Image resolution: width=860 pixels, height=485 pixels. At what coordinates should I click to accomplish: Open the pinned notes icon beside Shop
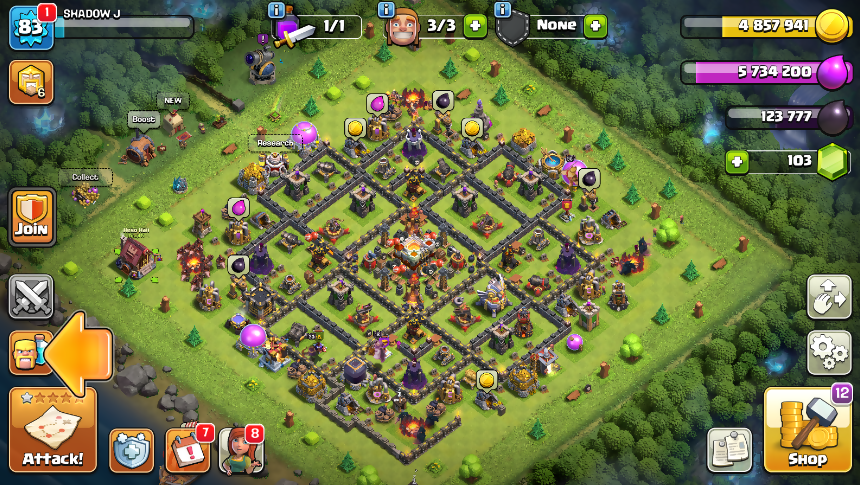pos(729,449)
